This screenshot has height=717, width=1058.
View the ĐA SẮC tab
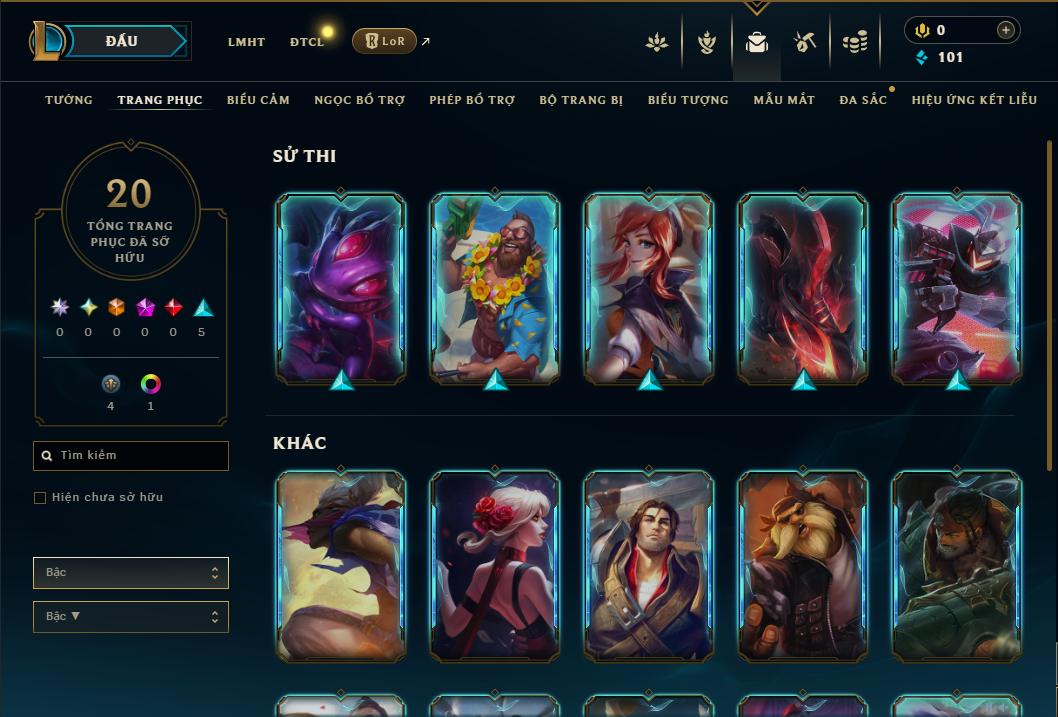point(863,100)
